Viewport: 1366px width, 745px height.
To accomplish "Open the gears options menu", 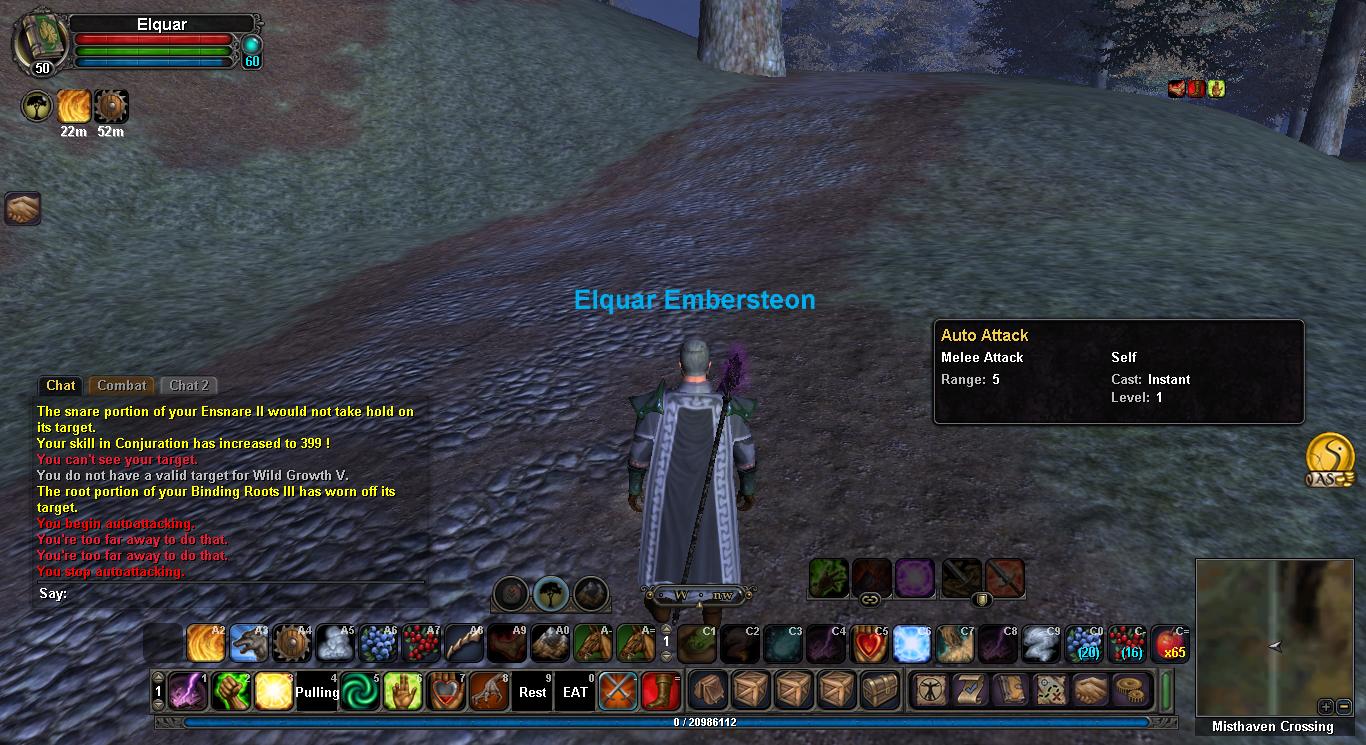I will tap(1130, 691).
